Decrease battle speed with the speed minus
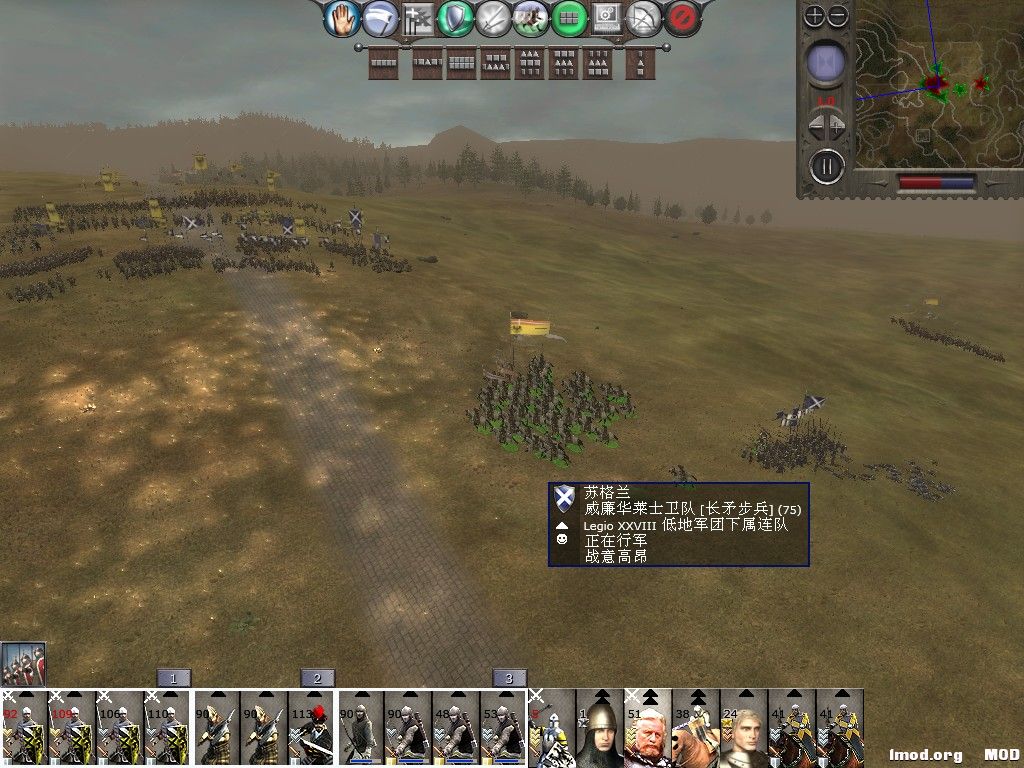 click(x=815, y=127)
